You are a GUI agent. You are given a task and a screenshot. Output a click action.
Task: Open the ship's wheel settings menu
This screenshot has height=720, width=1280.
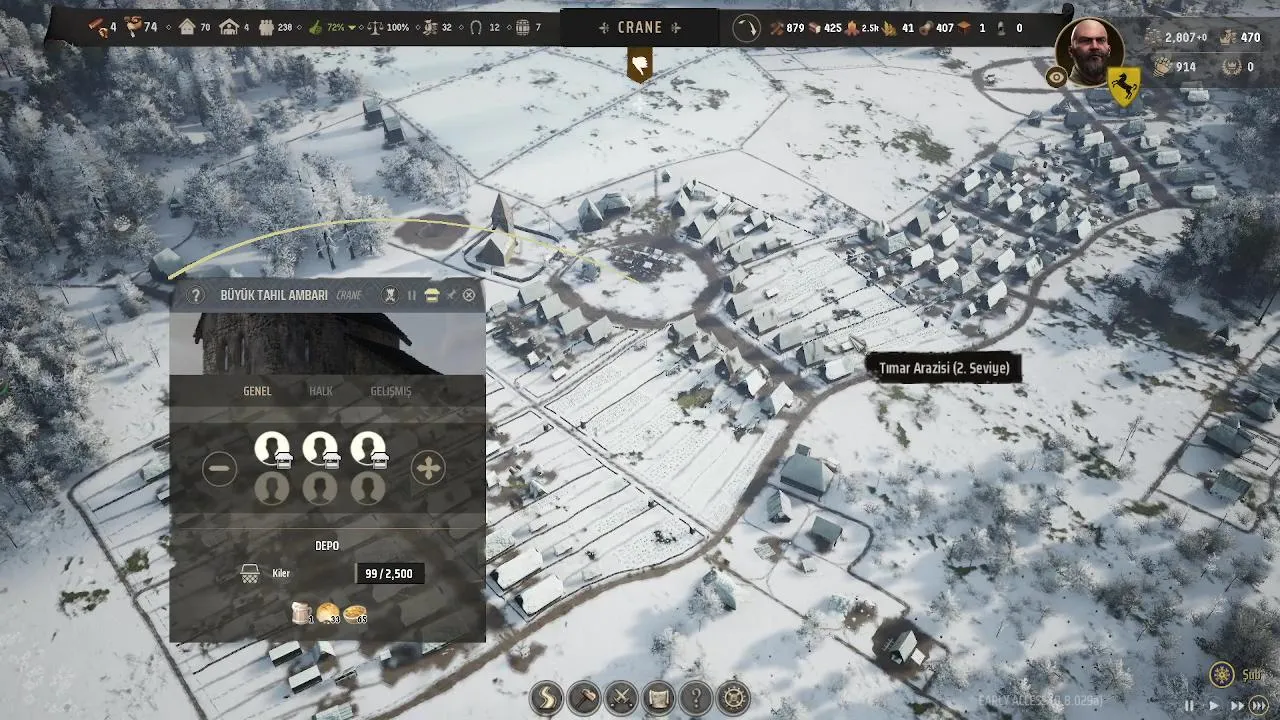(734, 697)
